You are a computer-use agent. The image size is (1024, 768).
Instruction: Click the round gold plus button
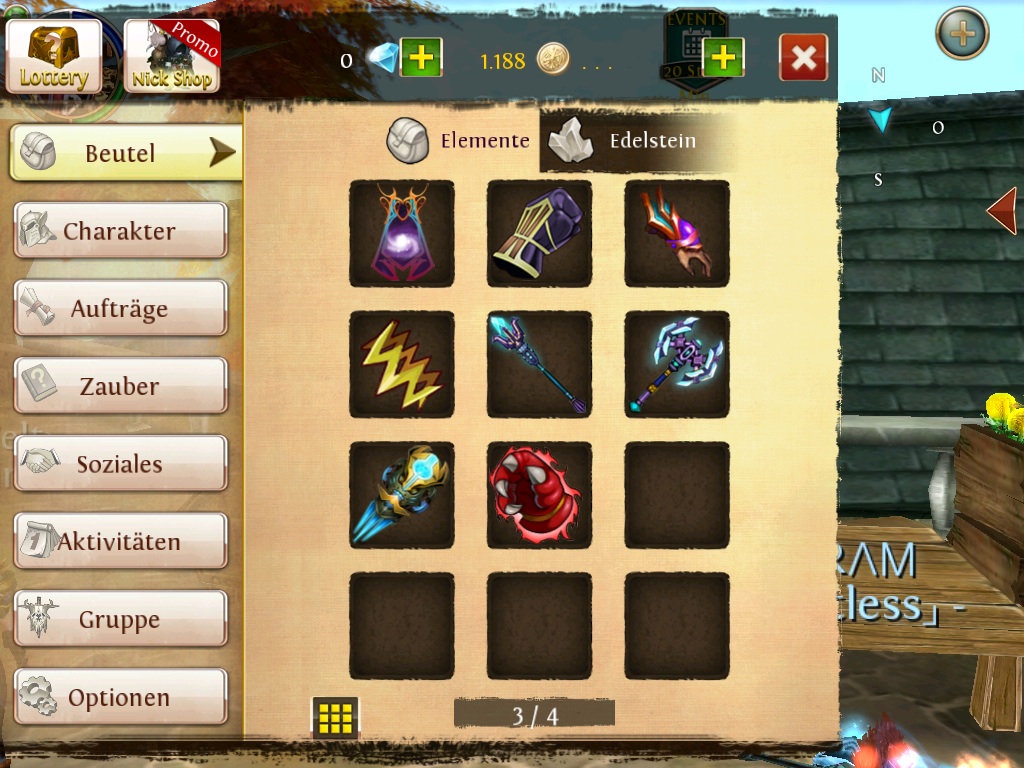tap(962, 34)
